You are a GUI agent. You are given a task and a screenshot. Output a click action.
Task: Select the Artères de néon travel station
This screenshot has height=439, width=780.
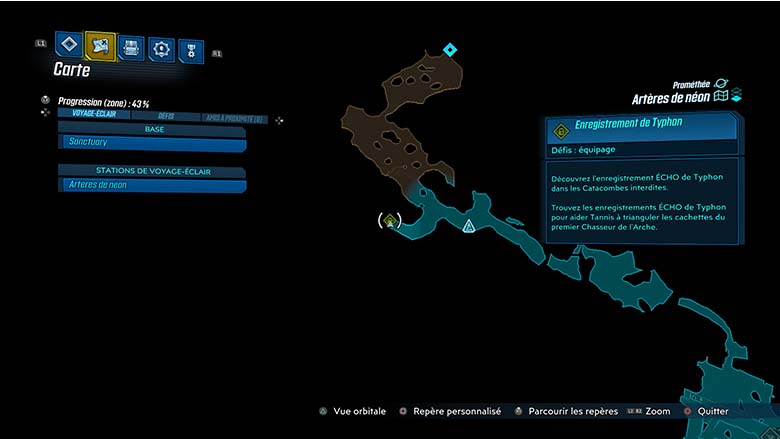pyautogui.click(x=152, y=185)
